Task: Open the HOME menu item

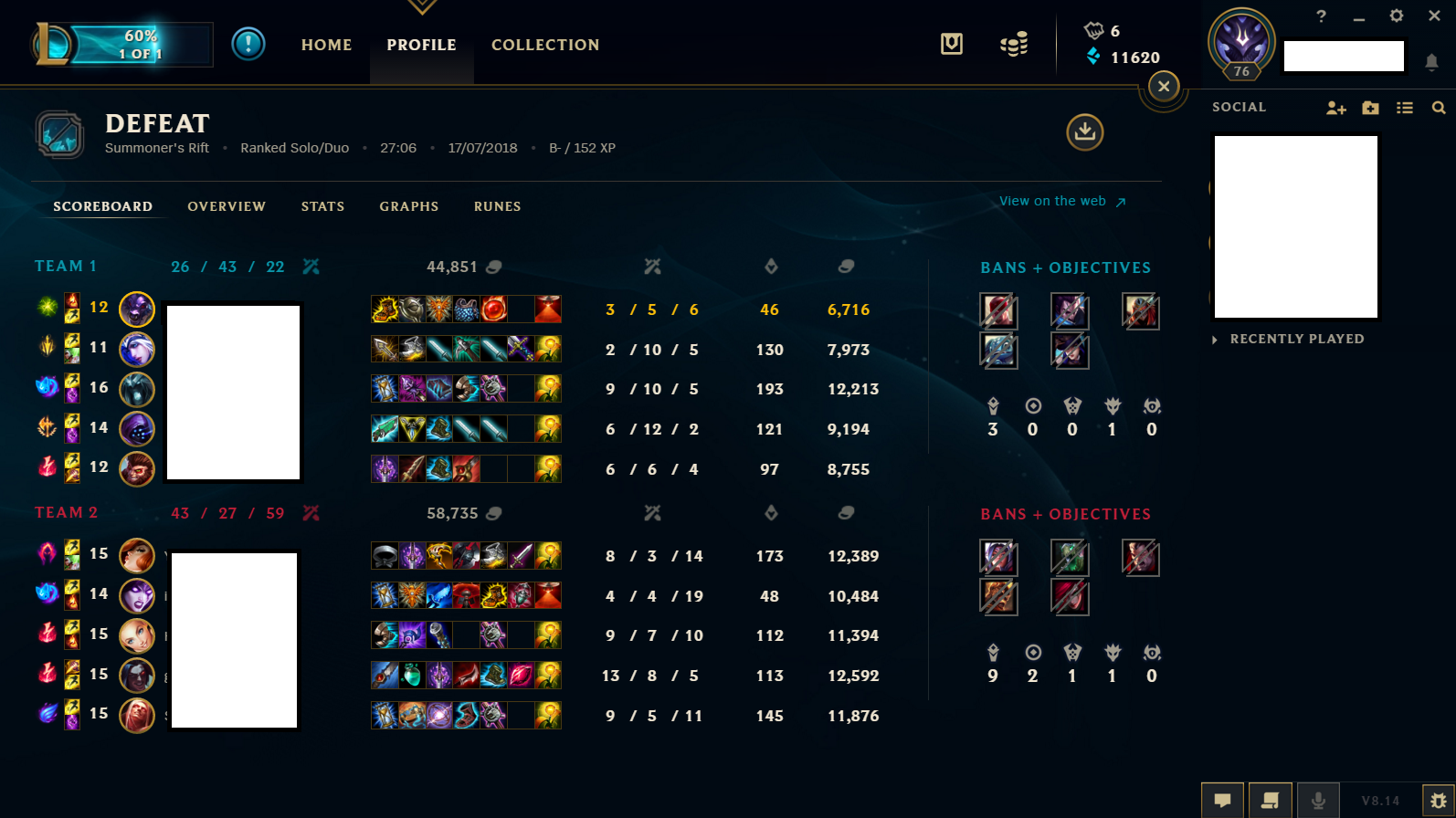Action: click(326, 44)
